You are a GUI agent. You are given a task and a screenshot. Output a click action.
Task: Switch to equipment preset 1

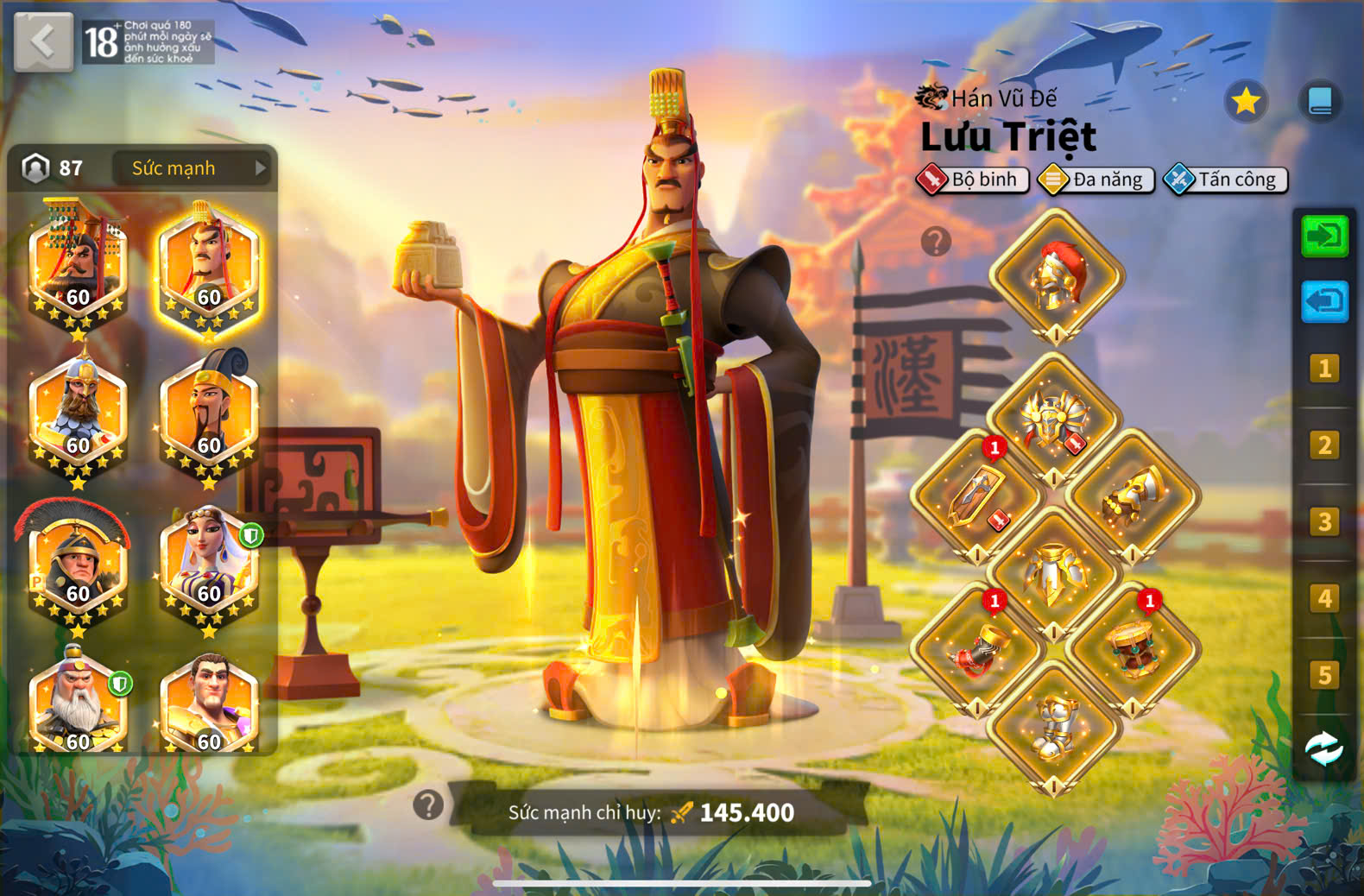[1324, 369]
